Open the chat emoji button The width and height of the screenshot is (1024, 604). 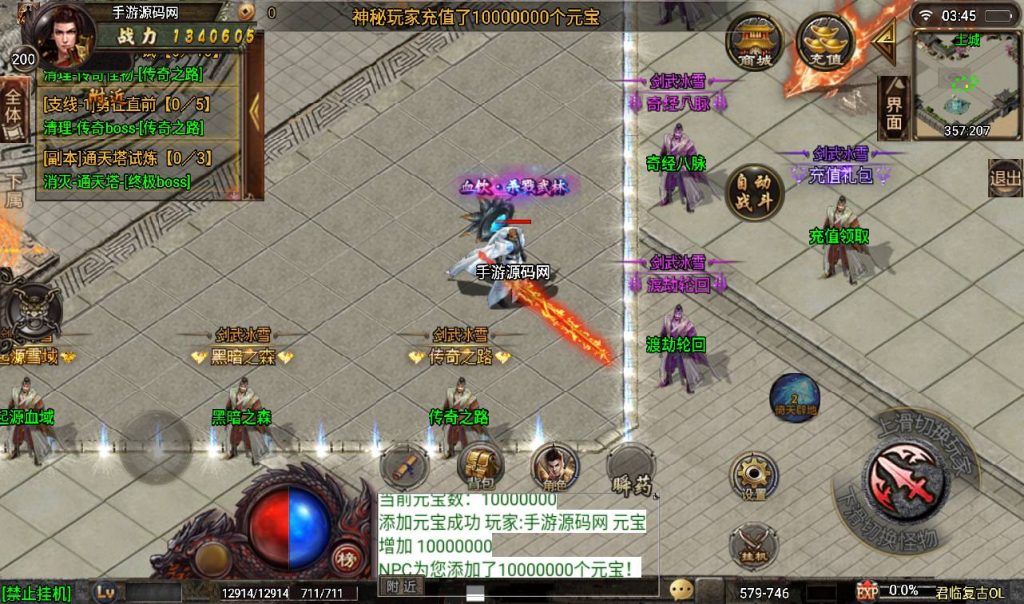pyautogui.click(x=682, y=589)
